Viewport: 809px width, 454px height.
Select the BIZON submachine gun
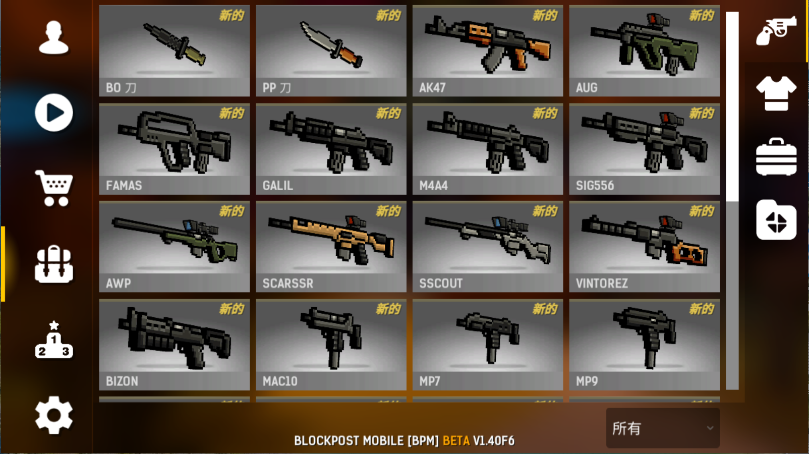tap(174, 344)
